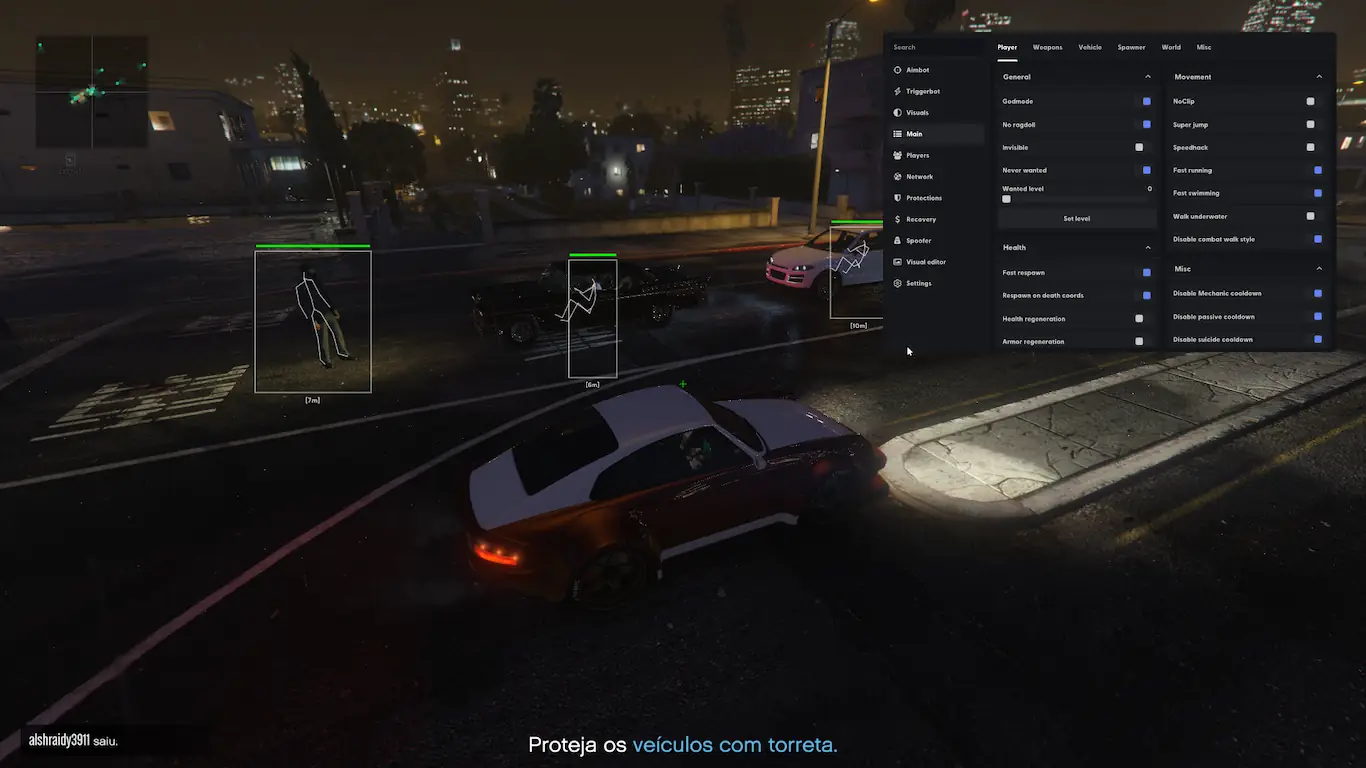1366x768 pixels.
Task: Turn off the Fast respawn toggle
Action: (x=1146, y=273)
